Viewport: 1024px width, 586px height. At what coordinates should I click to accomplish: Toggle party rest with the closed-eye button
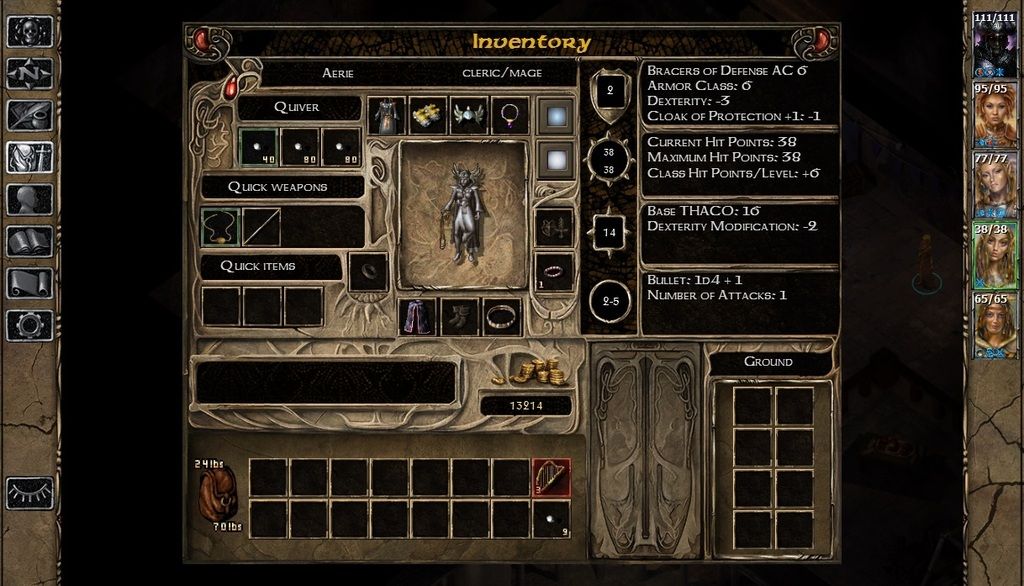point(29,493)
